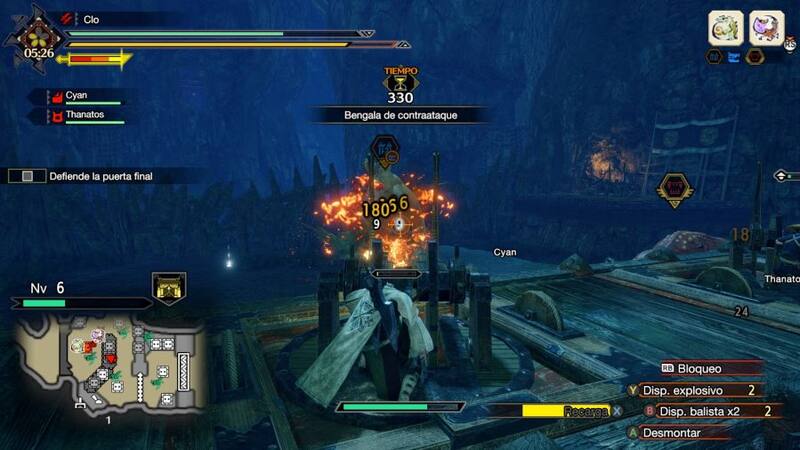This screenshot has width=800, height=450.
Task: Fire the Disp. explosivo shot
Action: (x=700, y=390)
